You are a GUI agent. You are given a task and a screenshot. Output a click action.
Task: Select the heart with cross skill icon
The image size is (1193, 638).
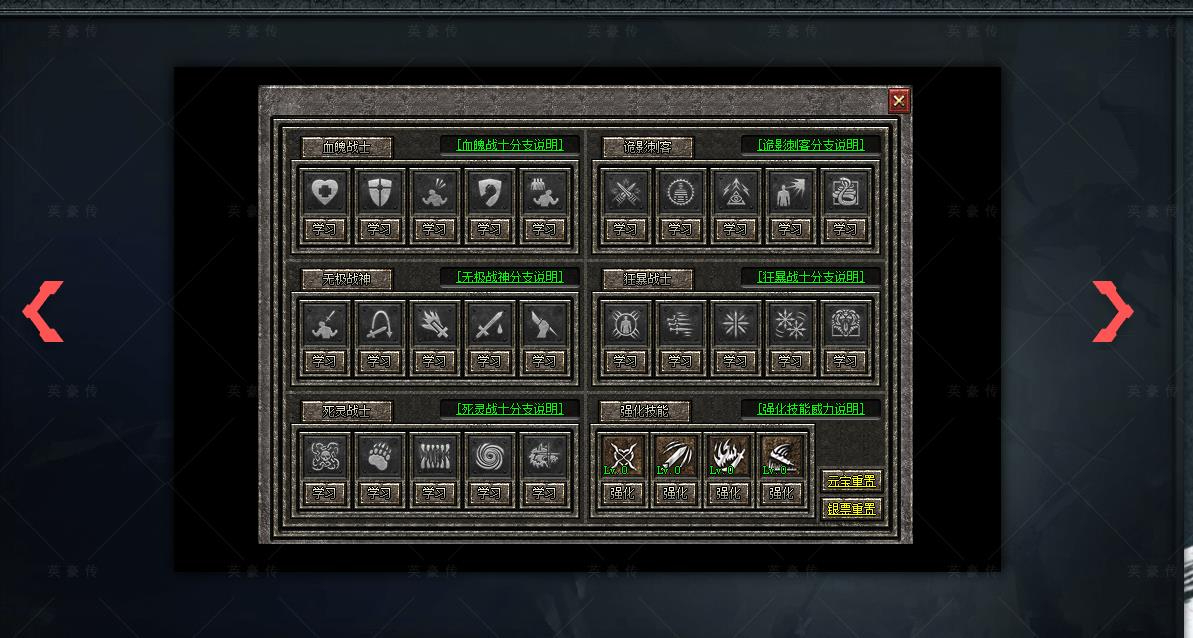click(x=325, y=192)
